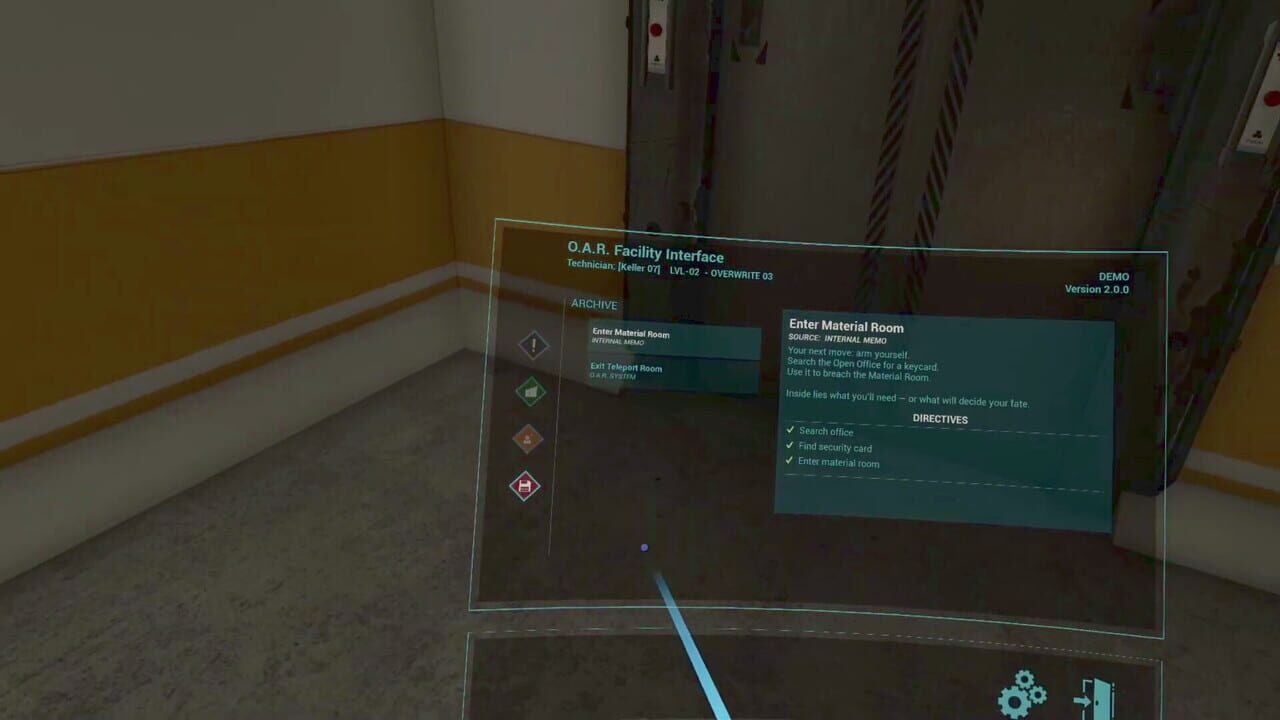Expand the ARCHIVE section header

point(594,304)
